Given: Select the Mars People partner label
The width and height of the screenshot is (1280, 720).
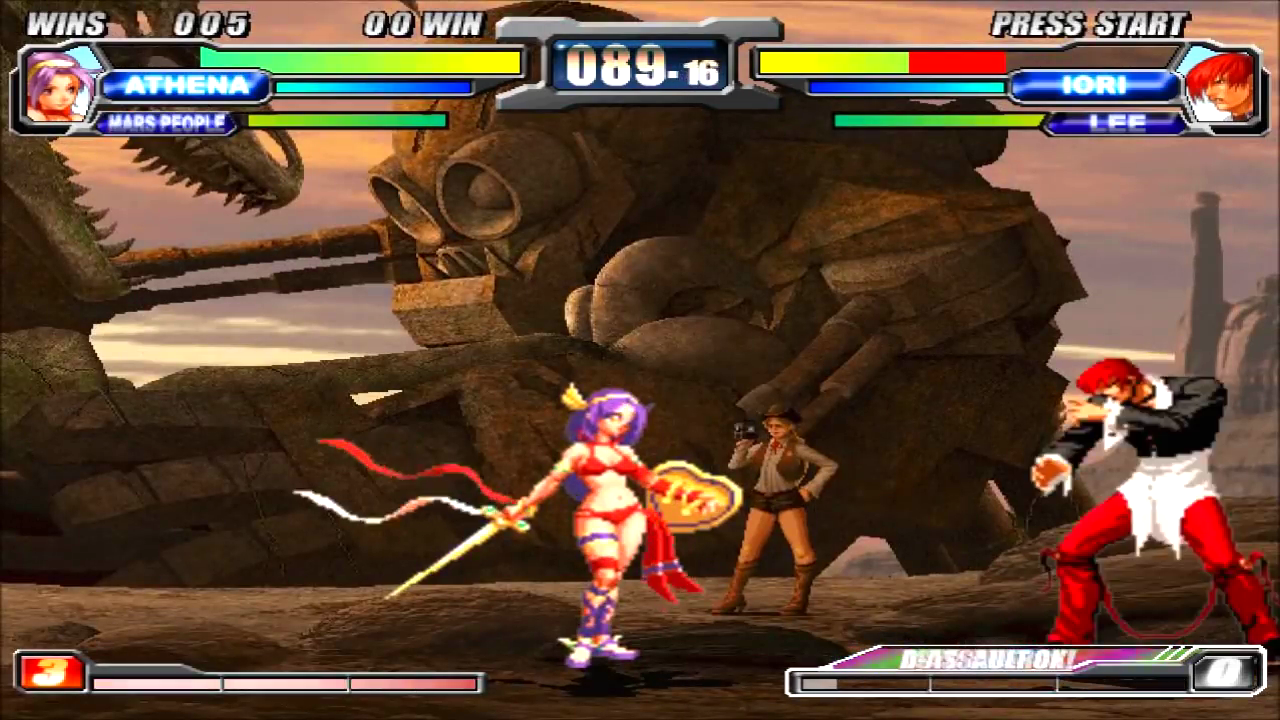Looking at the screenshot, I should (x=166, y=124).
